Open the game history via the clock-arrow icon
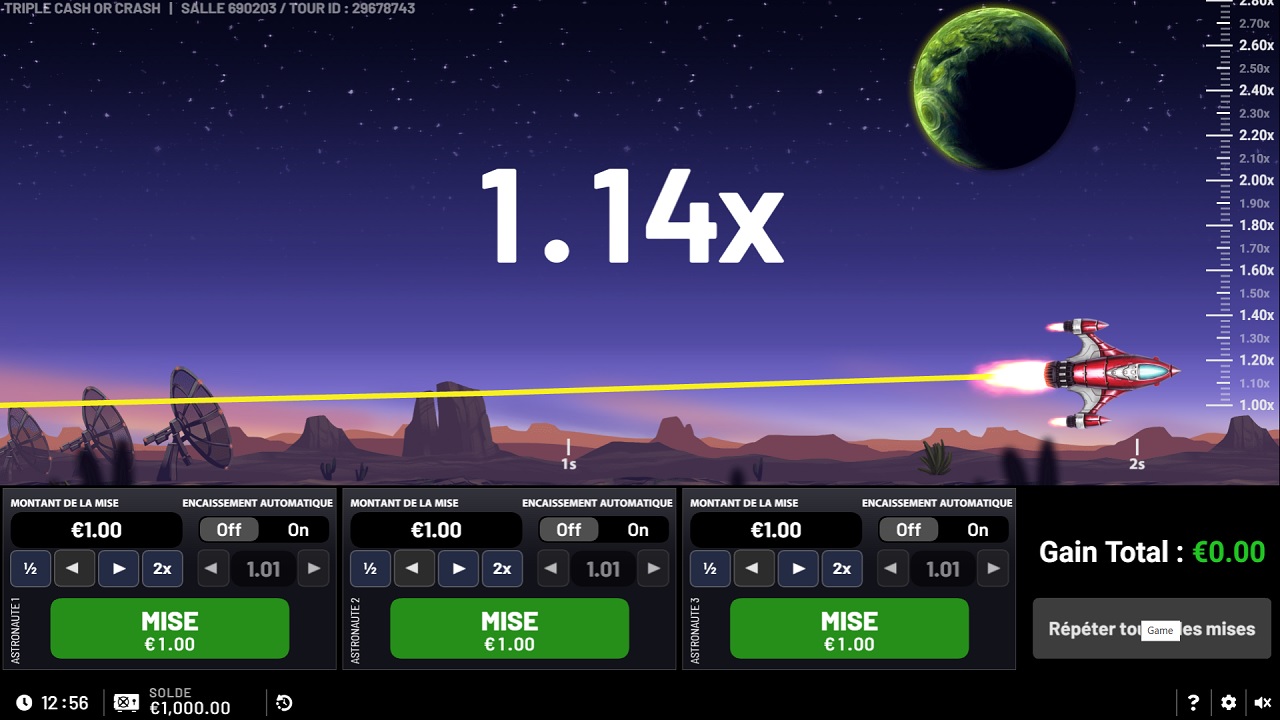 tap(283, 702)
